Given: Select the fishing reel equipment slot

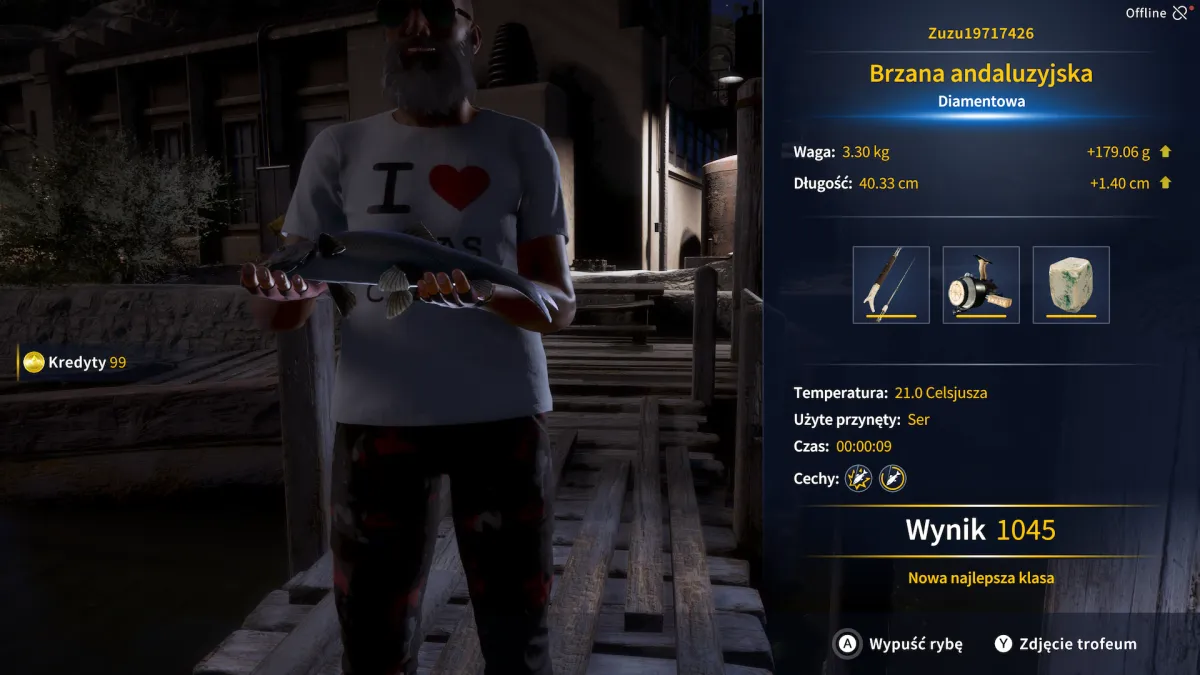Looking at the screenshot, I should [x=981, y=285].
